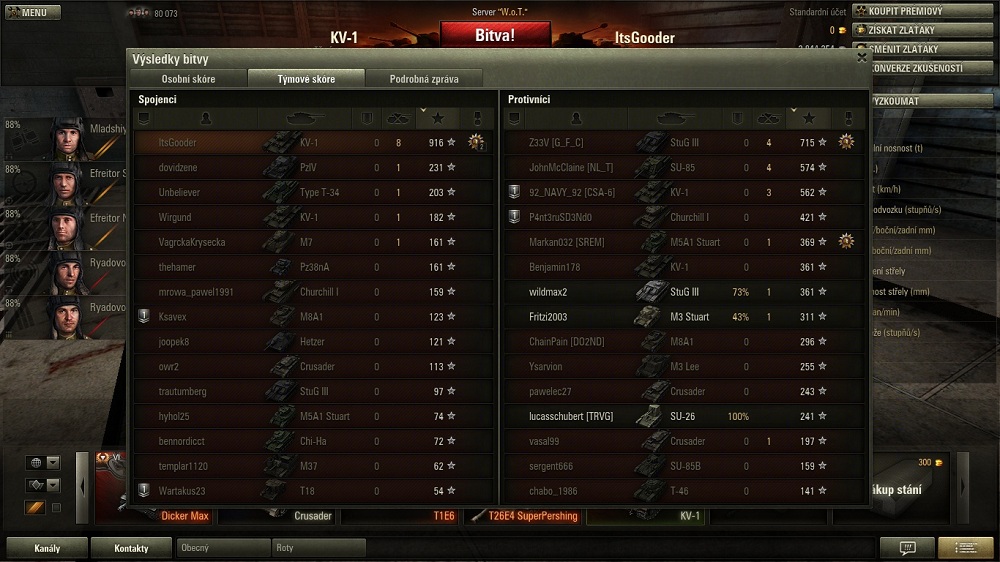Select the Týmové skóre tab
Viewport: 1000px width, 562px height.
pyautogui.click(x=306, y=79)
